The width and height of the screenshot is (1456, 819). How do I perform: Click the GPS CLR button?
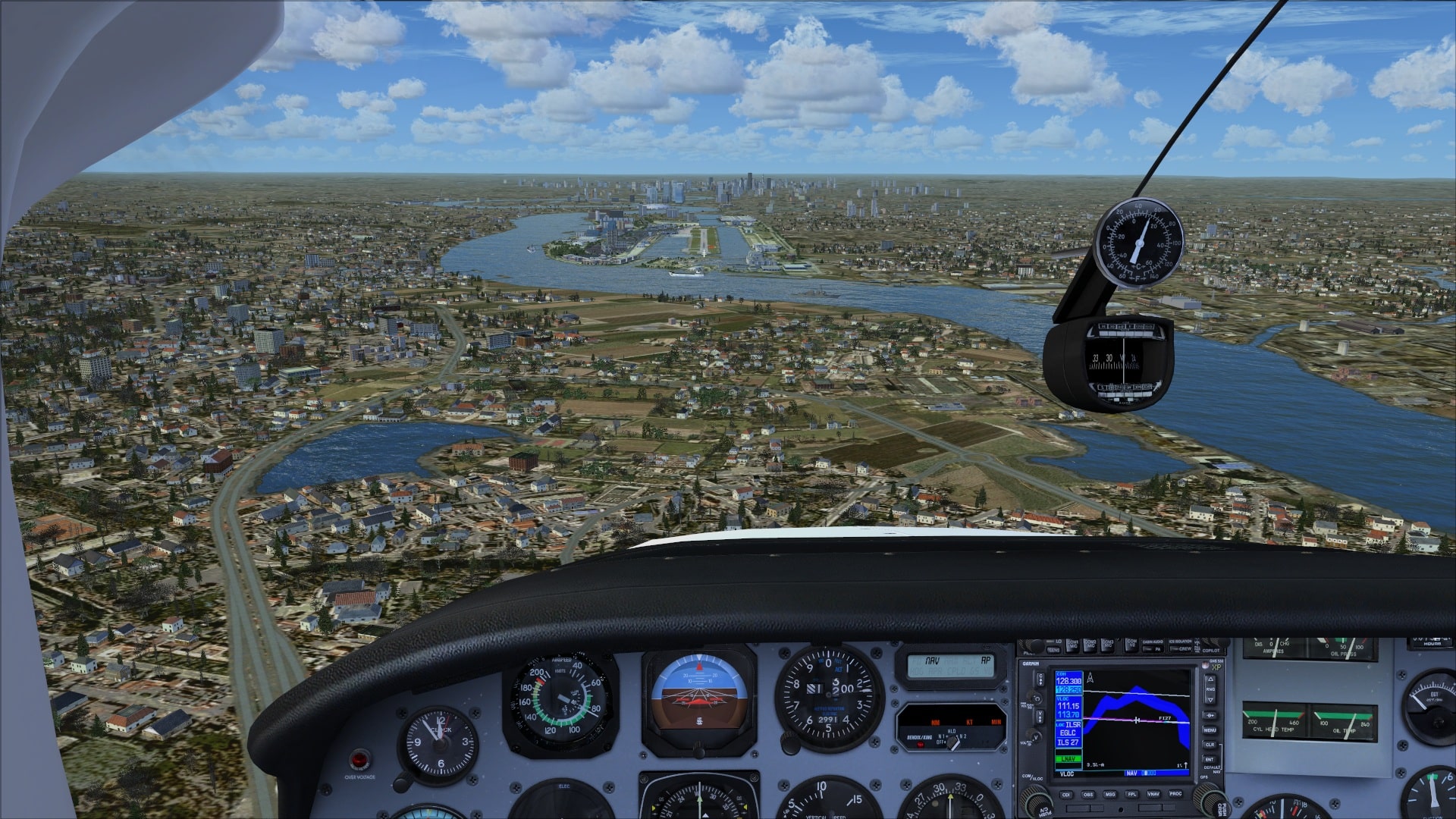pyautogui.click(x=1210, y=745)
